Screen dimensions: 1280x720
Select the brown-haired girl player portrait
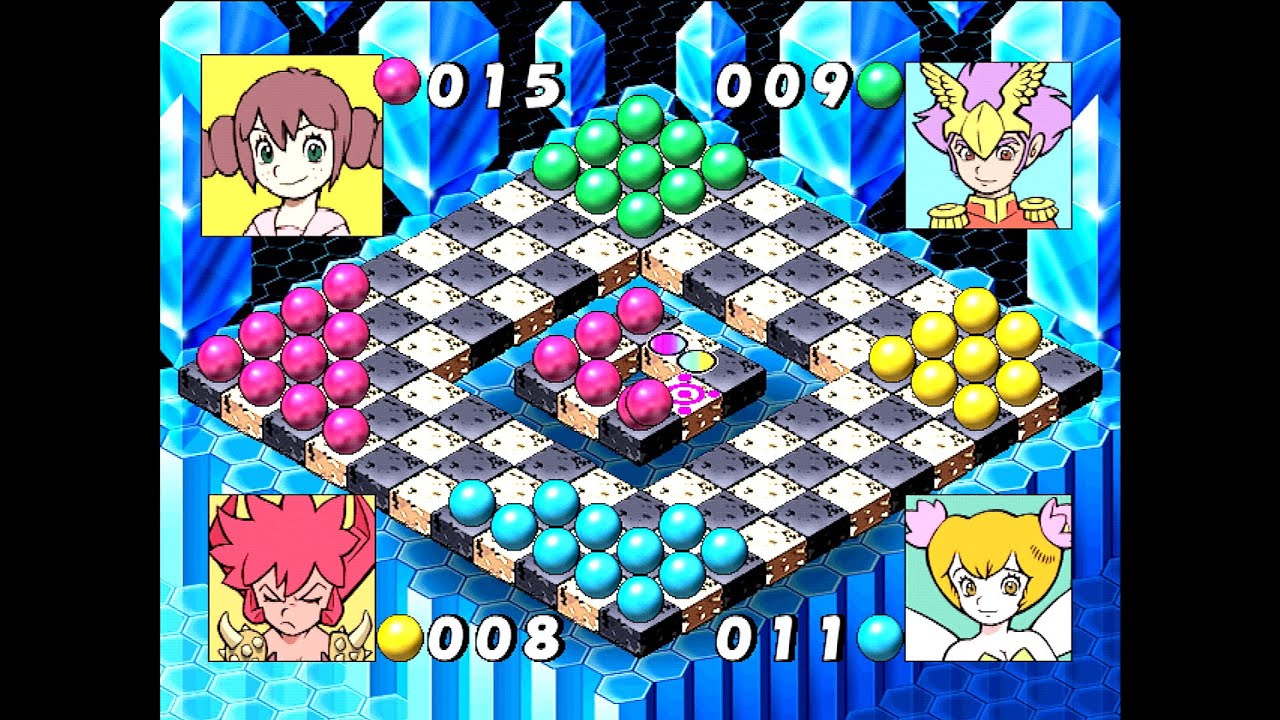tap(291, 146)
